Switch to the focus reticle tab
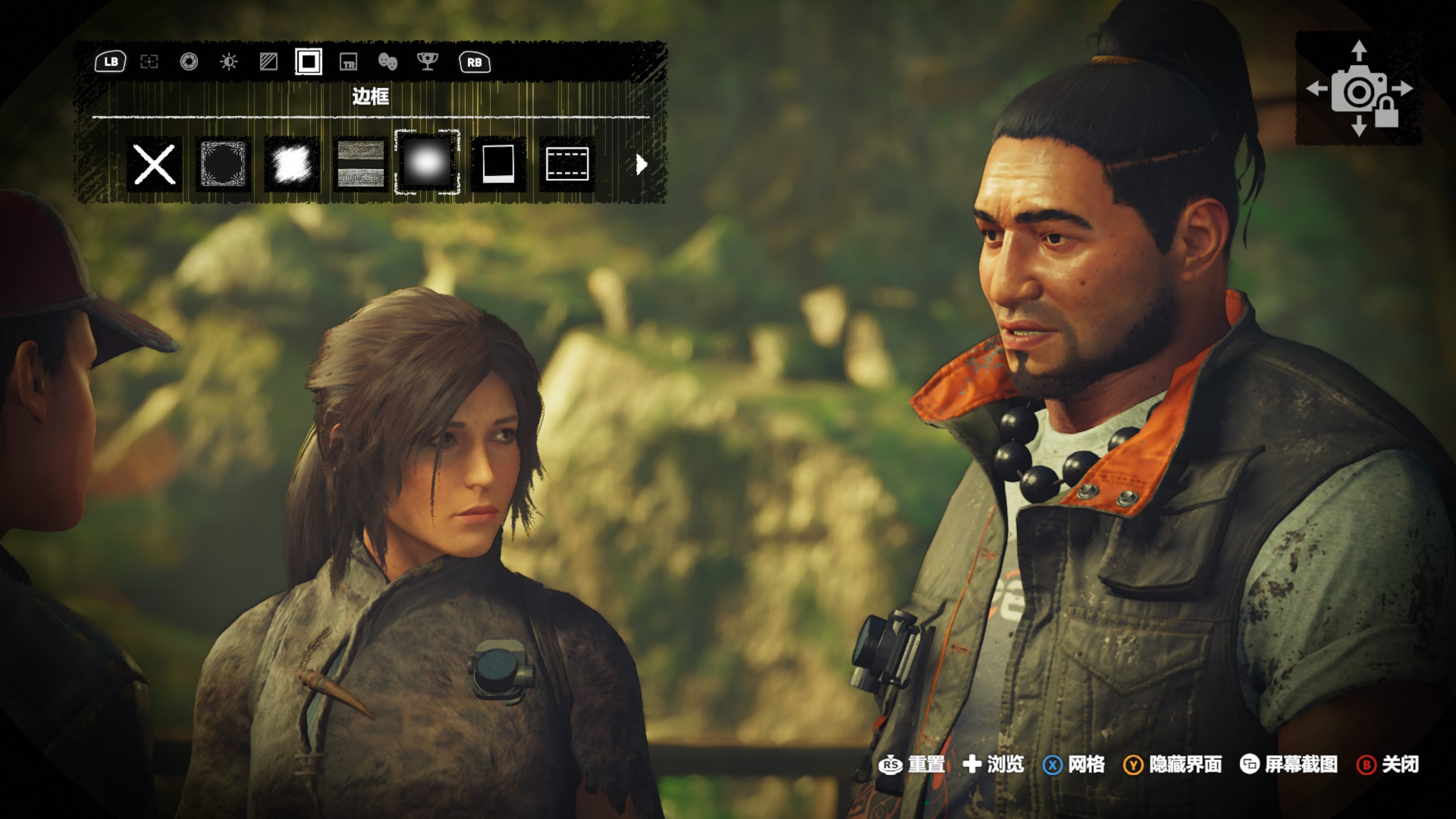 pyautogui.click(x=149, y=62)
